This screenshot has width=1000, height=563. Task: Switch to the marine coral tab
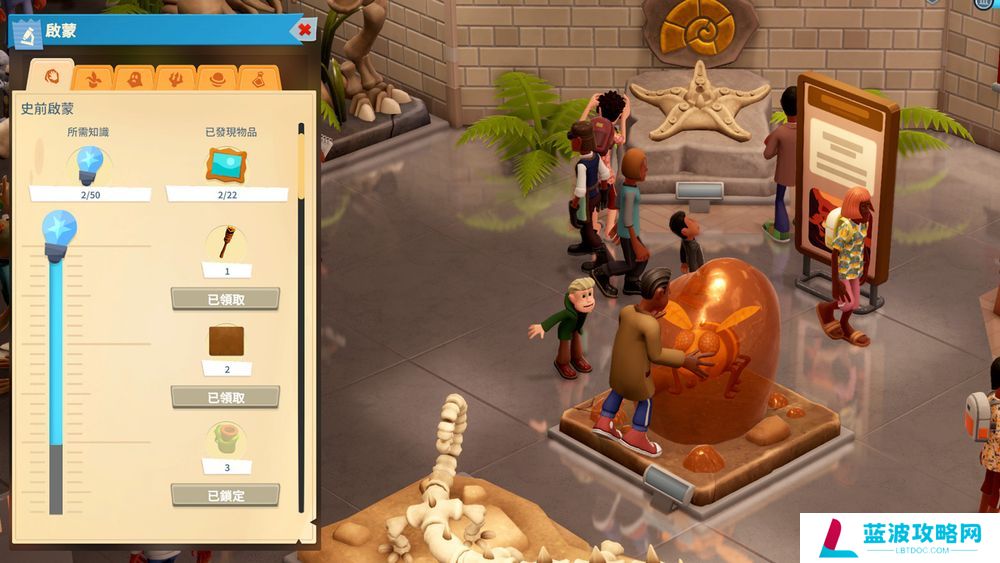pyautogui.click(x=175, y=77)
